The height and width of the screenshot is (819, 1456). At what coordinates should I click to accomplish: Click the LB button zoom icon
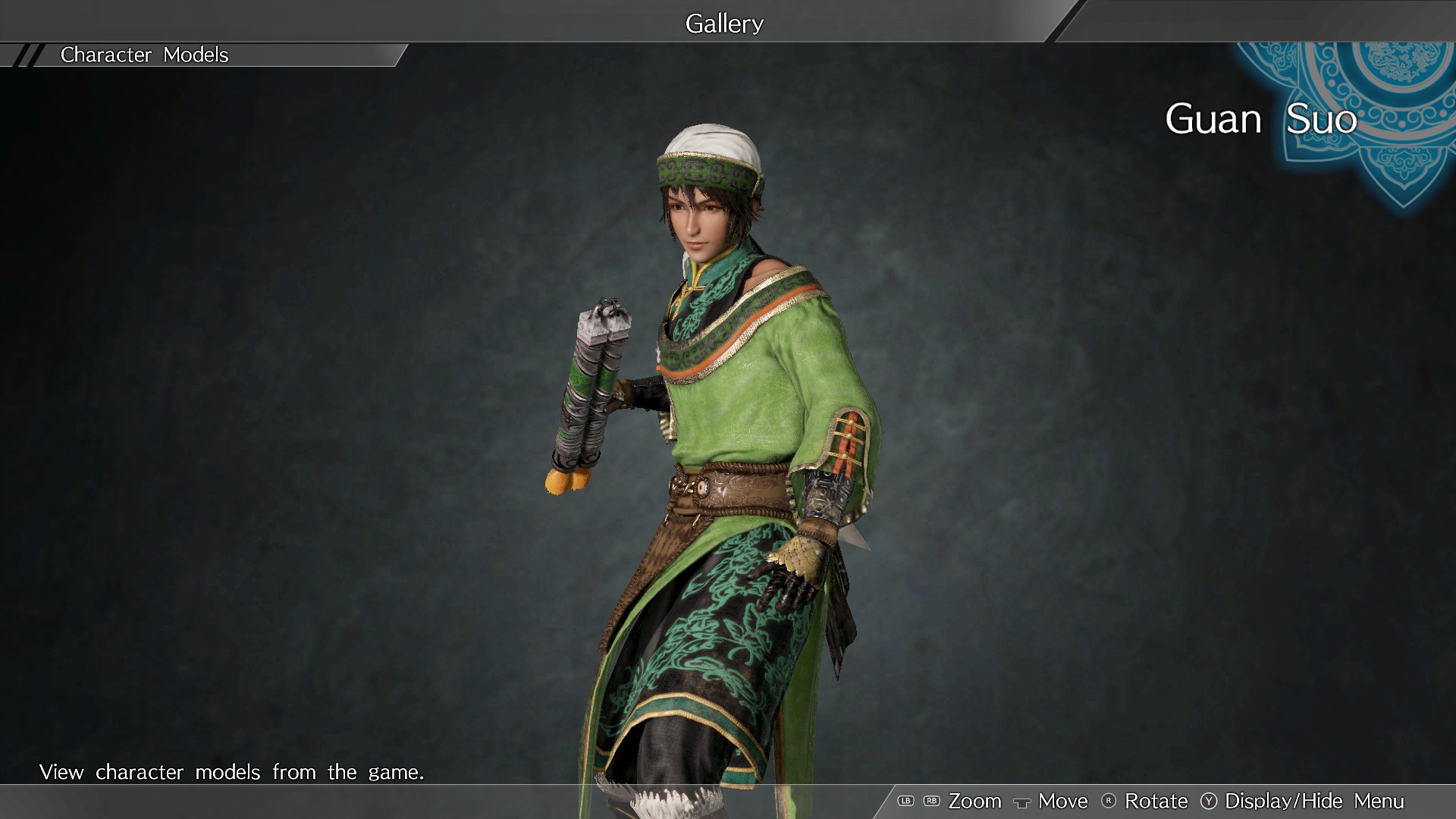pos(905,801)
